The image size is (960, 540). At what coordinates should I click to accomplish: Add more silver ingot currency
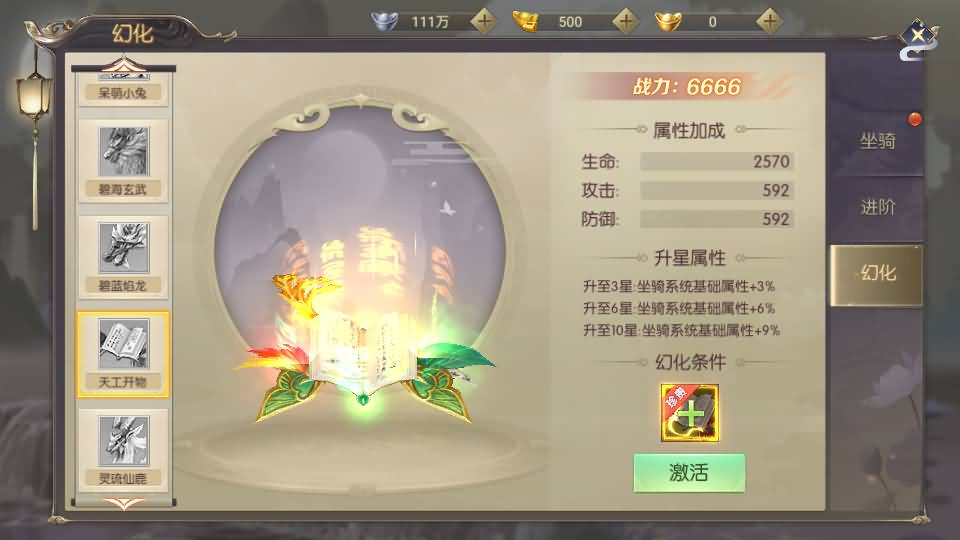pyautogui.click(x=484, y=20)
